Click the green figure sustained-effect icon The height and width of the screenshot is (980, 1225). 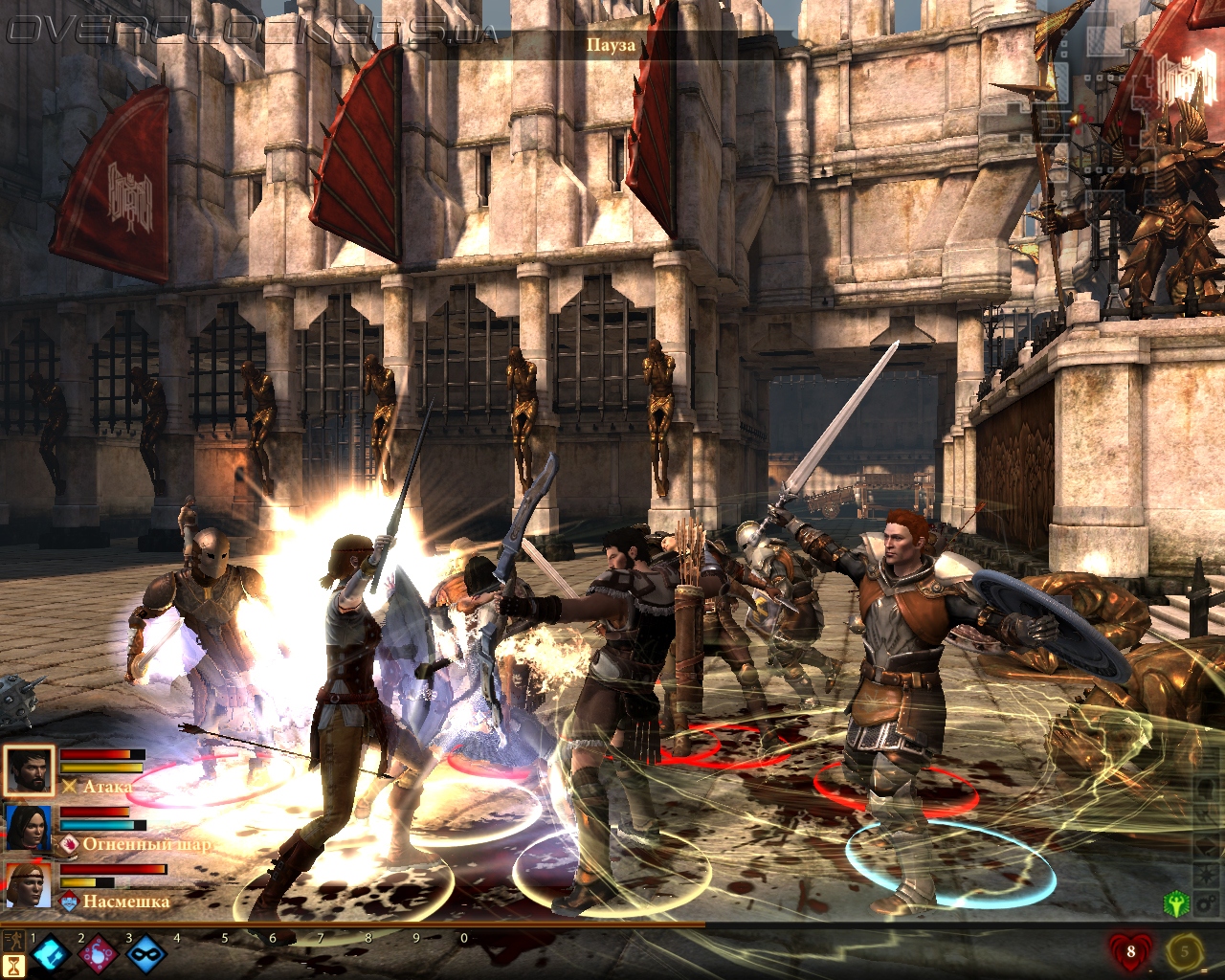click(x=1174, y=902)
